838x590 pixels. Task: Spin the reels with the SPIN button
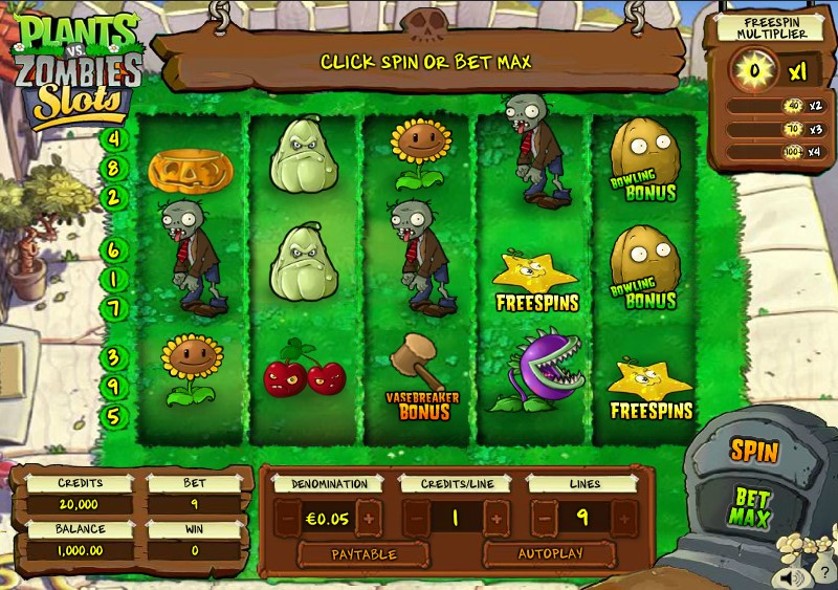753,451
